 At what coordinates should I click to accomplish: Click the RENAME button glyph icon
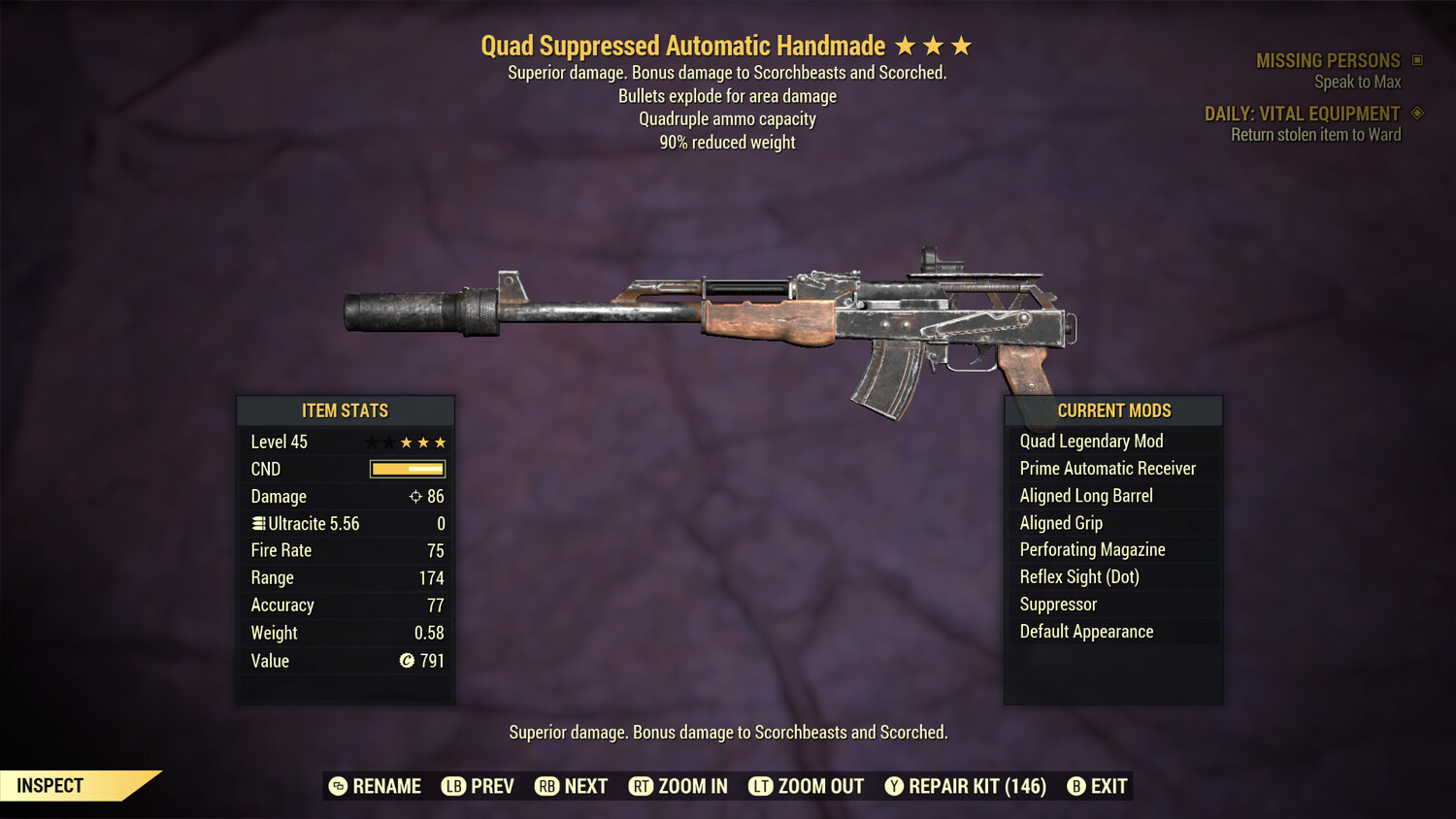(338, 786)
